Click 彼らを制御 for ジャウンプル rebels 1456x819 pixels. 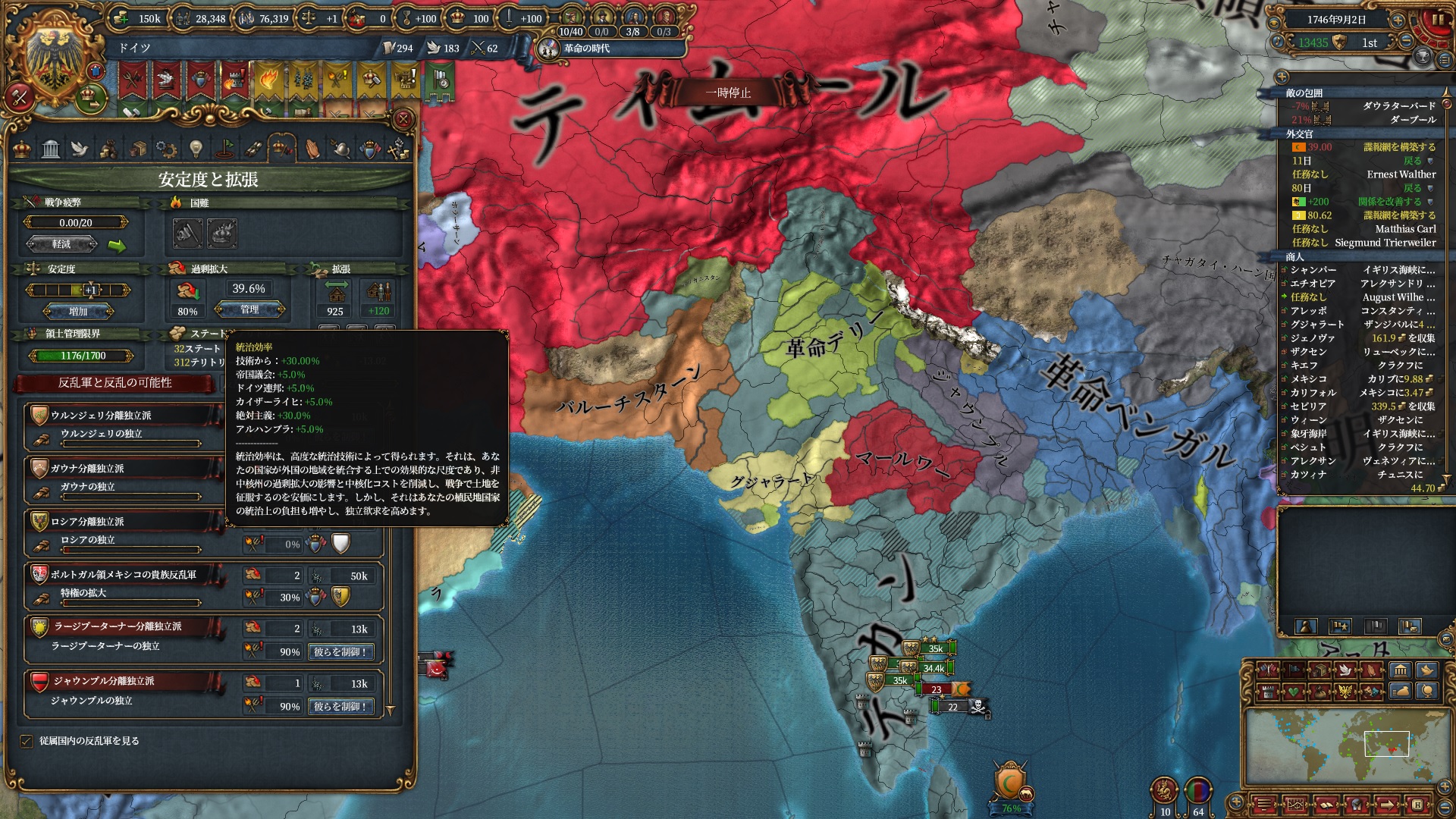pos(340,706)
